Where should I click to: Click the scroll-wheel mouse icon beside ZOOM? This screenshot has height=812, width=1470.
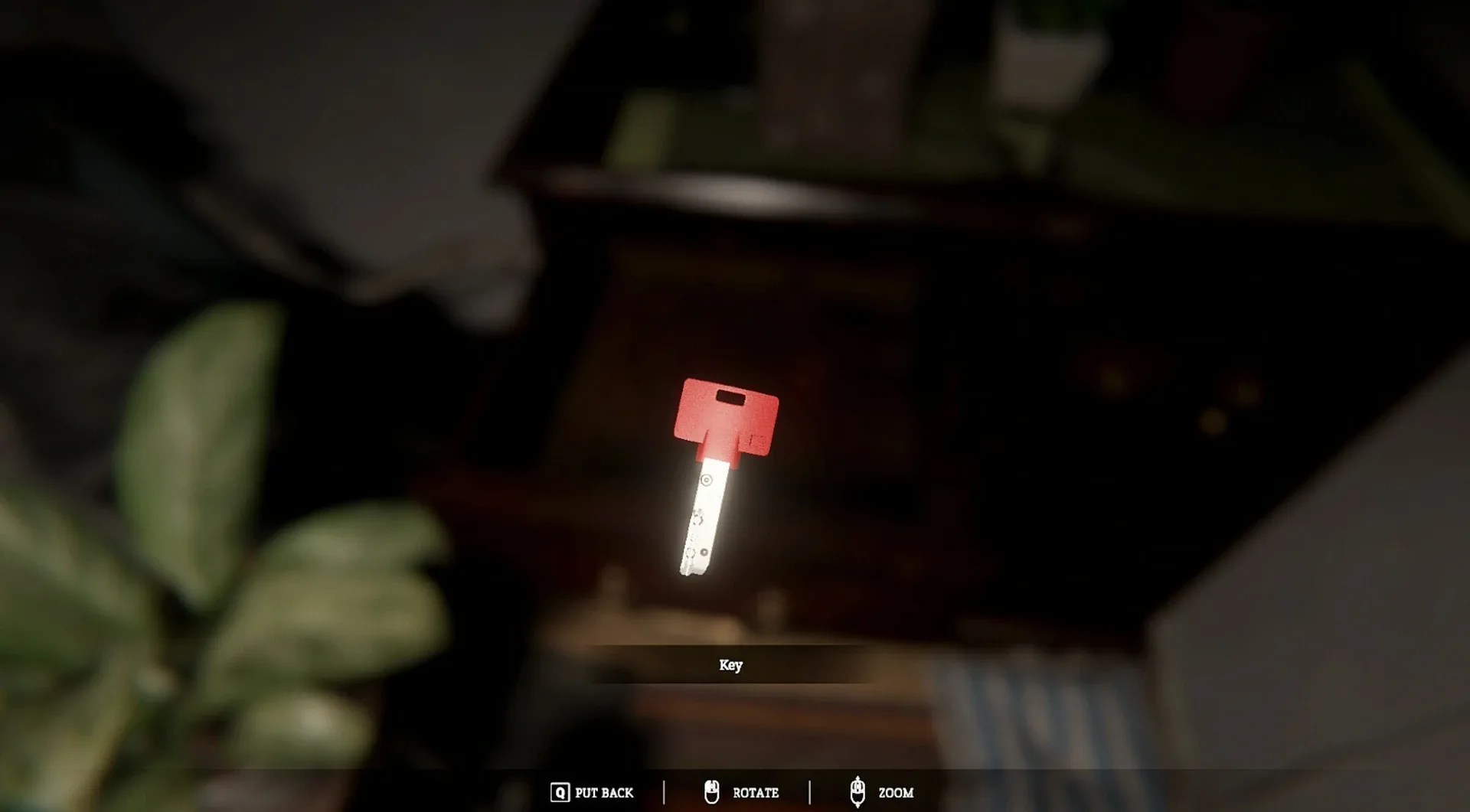(857, 791)
